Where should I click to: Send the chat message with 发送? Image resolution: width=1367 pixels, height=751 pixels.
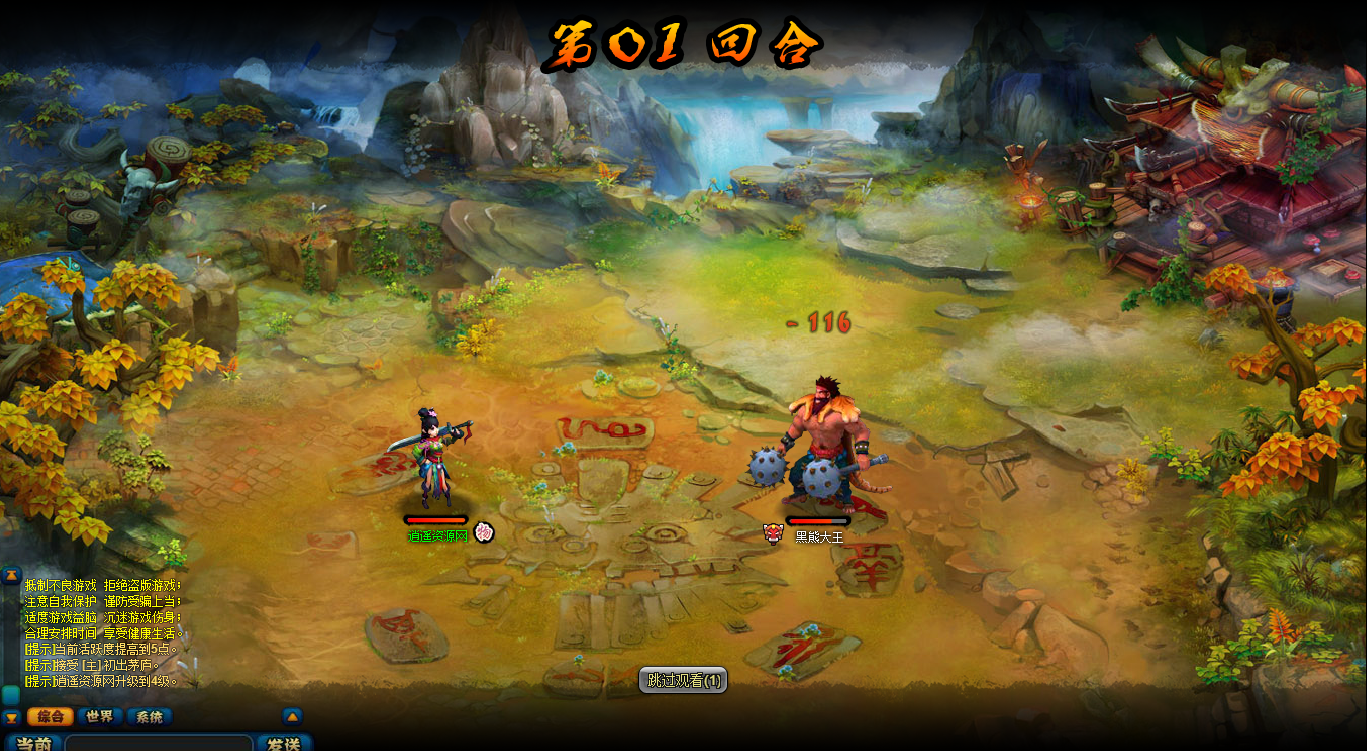(284, 744)
